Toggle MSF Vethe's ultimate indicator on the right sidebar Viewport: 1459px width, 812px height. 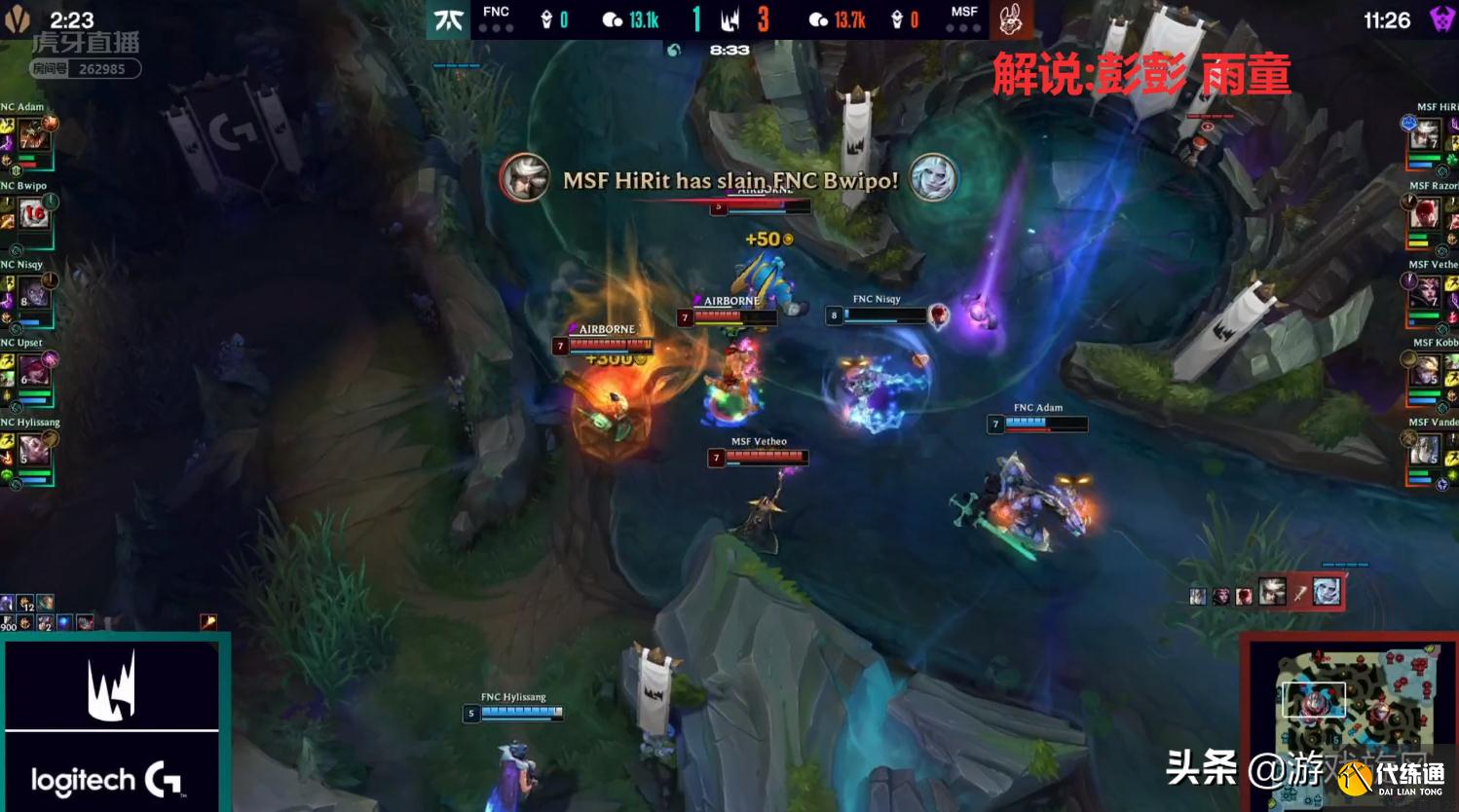tap(1409, 281)
